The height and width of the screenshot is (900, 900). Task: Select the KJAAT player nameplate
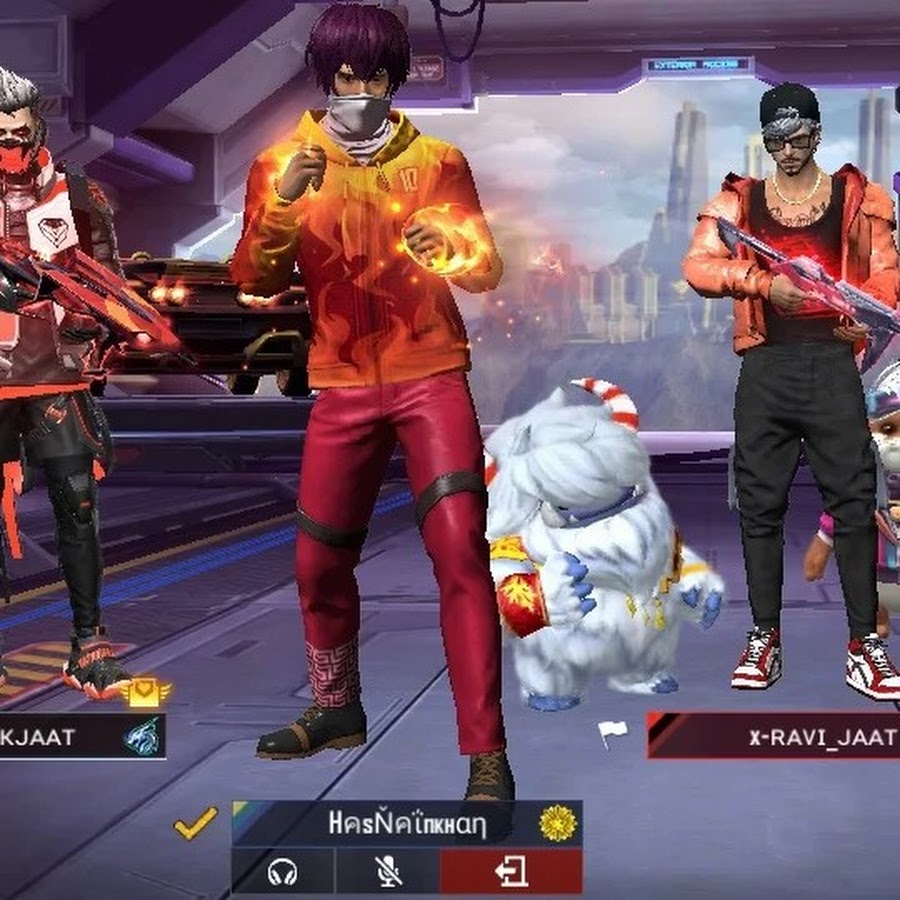click(60, 738)
